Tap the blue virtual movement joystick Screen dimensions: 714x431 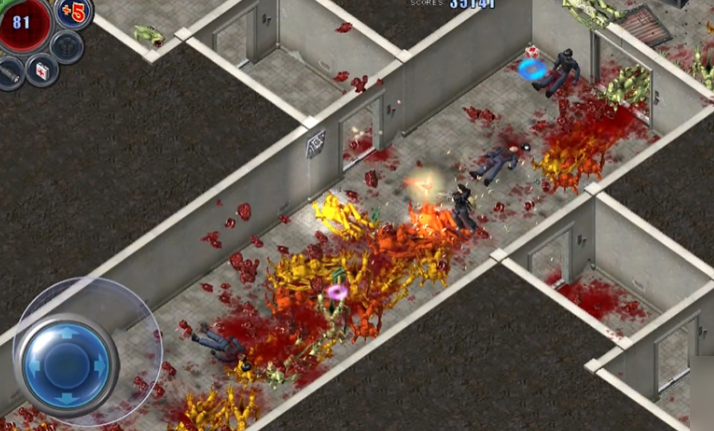tap(69, 356)
